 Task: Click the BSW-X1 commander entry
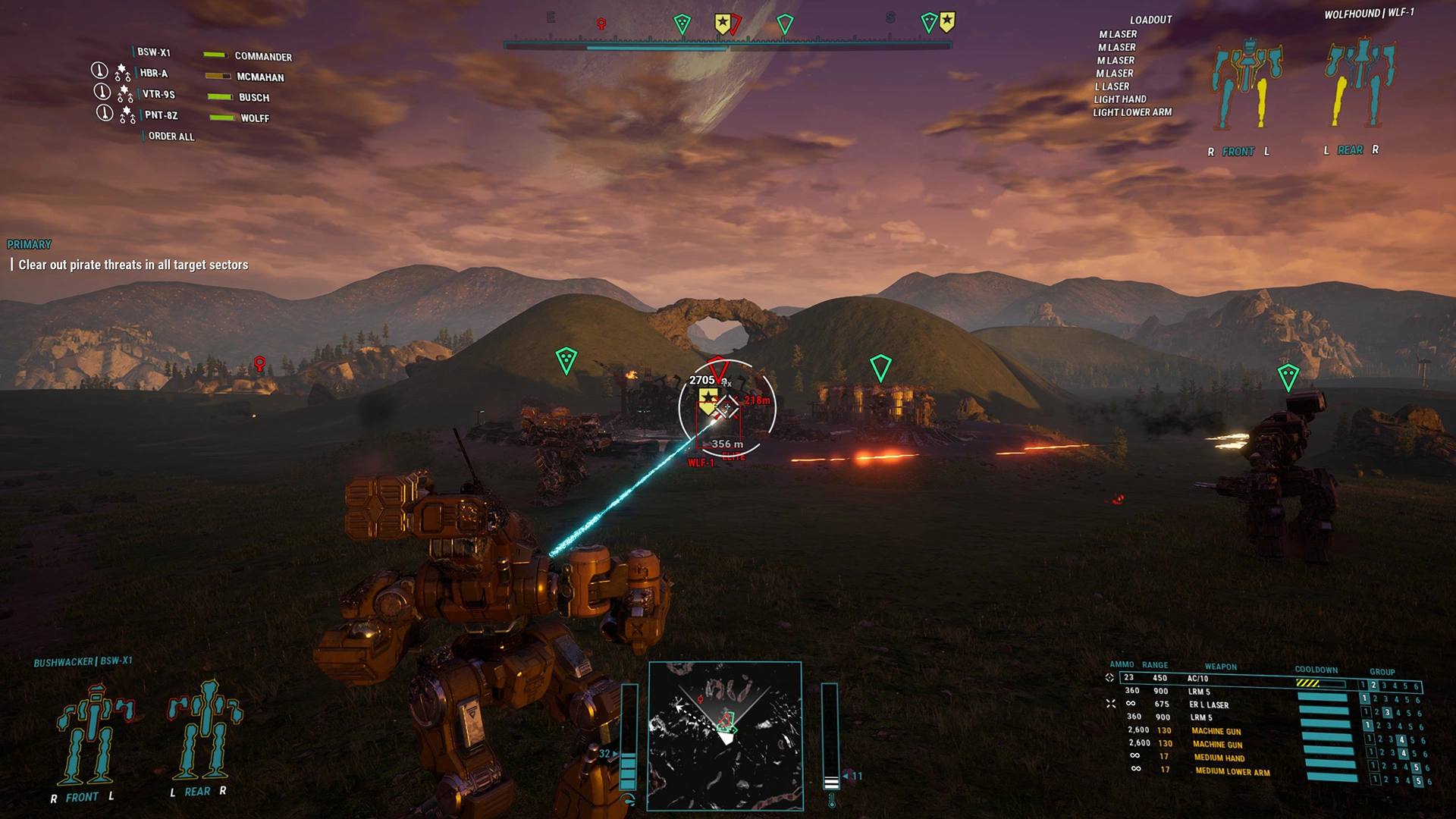[154, 52]
